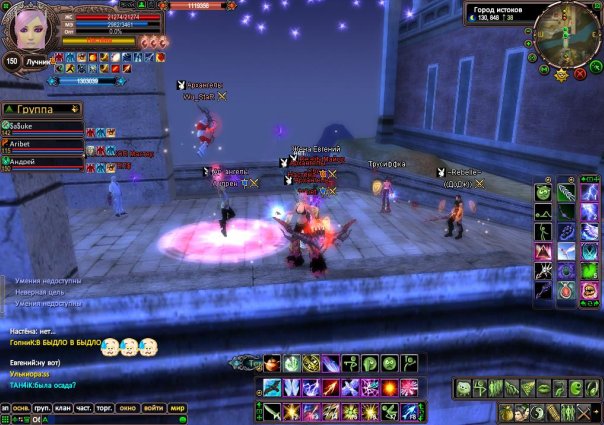This screenshot has height=425, width=604.
Task: Click the chat text input field
Action: click(110, 420)
